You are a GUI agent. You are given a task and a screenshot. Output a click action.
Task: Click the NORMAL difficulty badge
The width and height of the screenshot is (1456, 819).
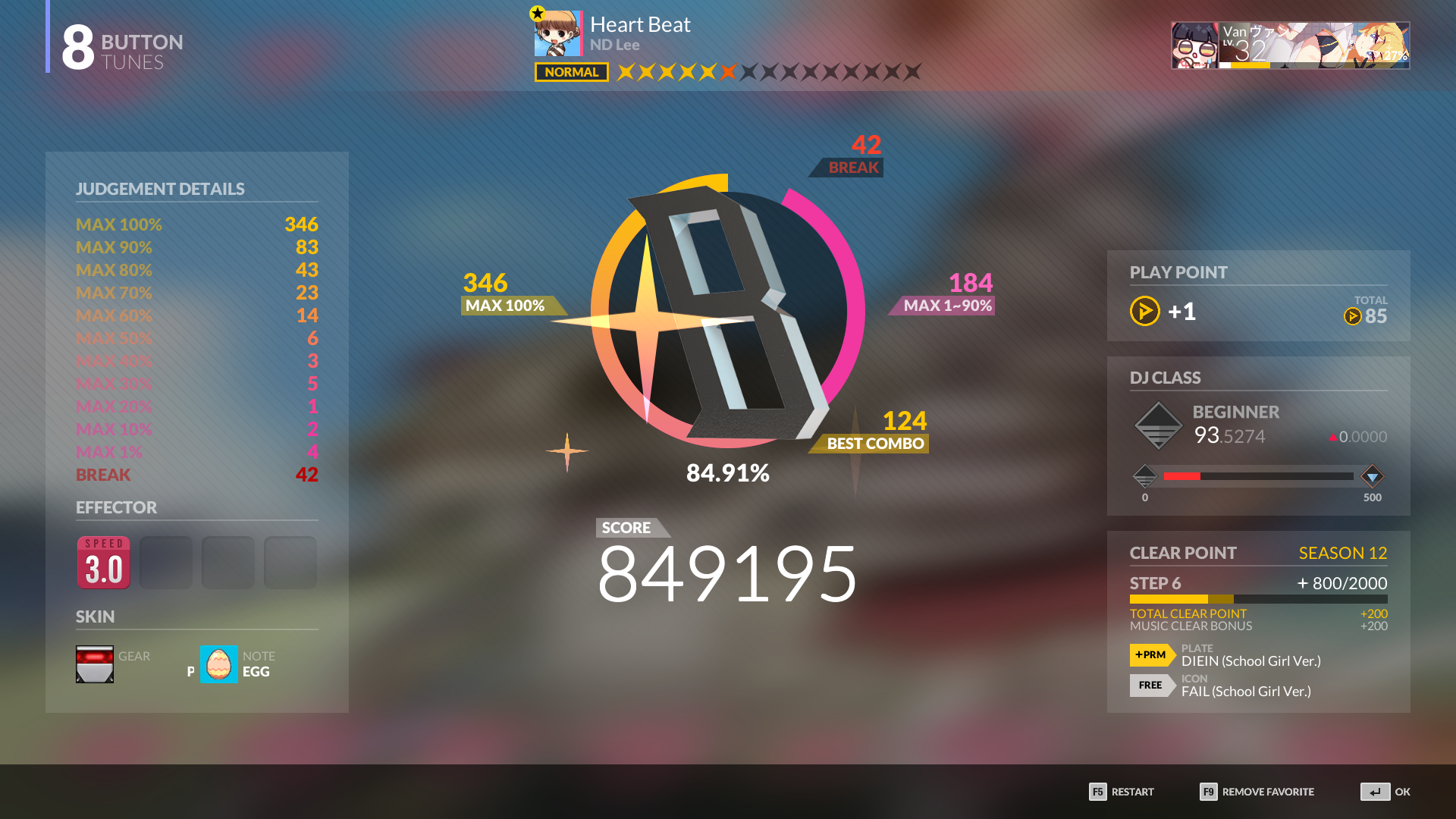click(570, 72)
